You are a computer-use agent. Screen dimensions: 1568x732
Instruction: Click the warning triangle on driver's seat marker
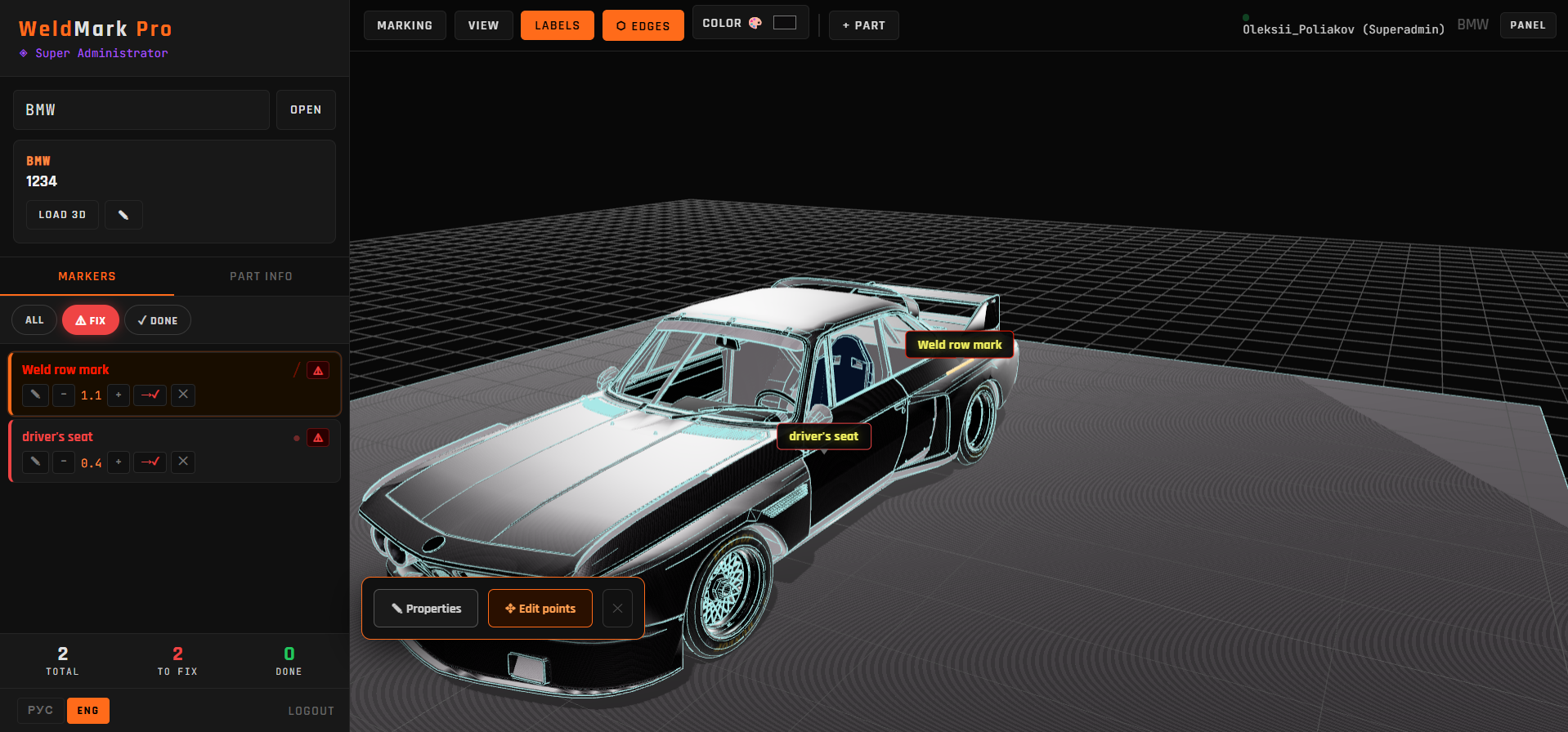[317, 437]
